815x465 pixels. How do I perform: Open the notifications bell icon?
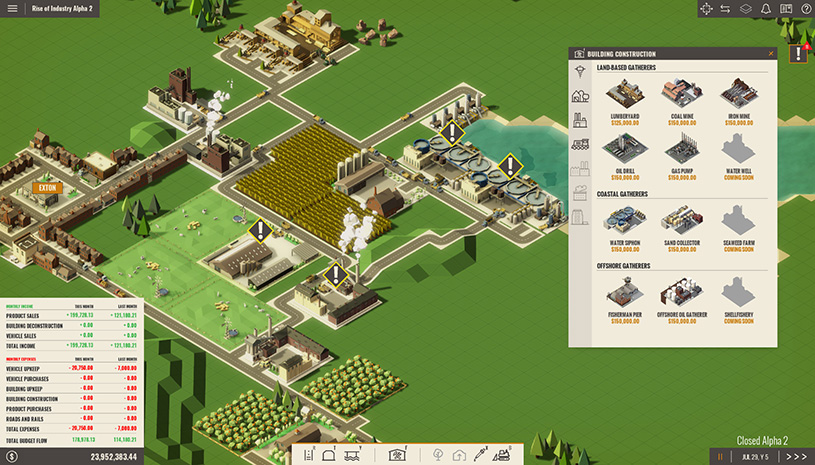[x=765, y=9]
